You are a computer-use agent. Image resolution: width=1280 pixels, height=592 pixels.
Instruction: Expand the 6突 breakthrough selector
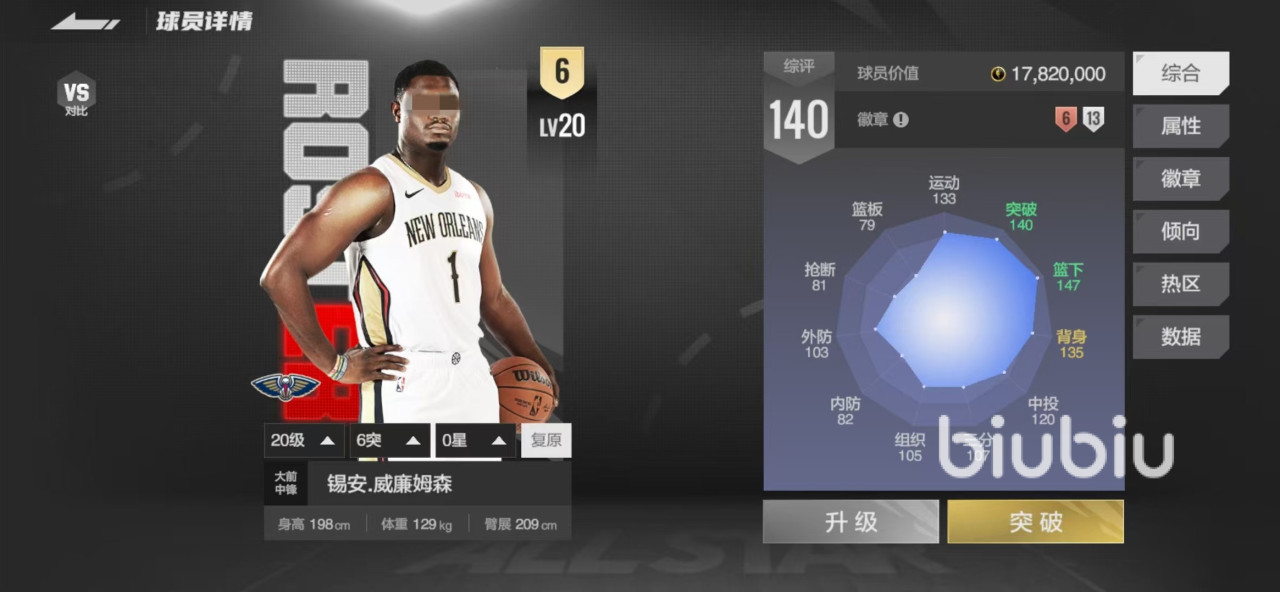coord(390,440)
